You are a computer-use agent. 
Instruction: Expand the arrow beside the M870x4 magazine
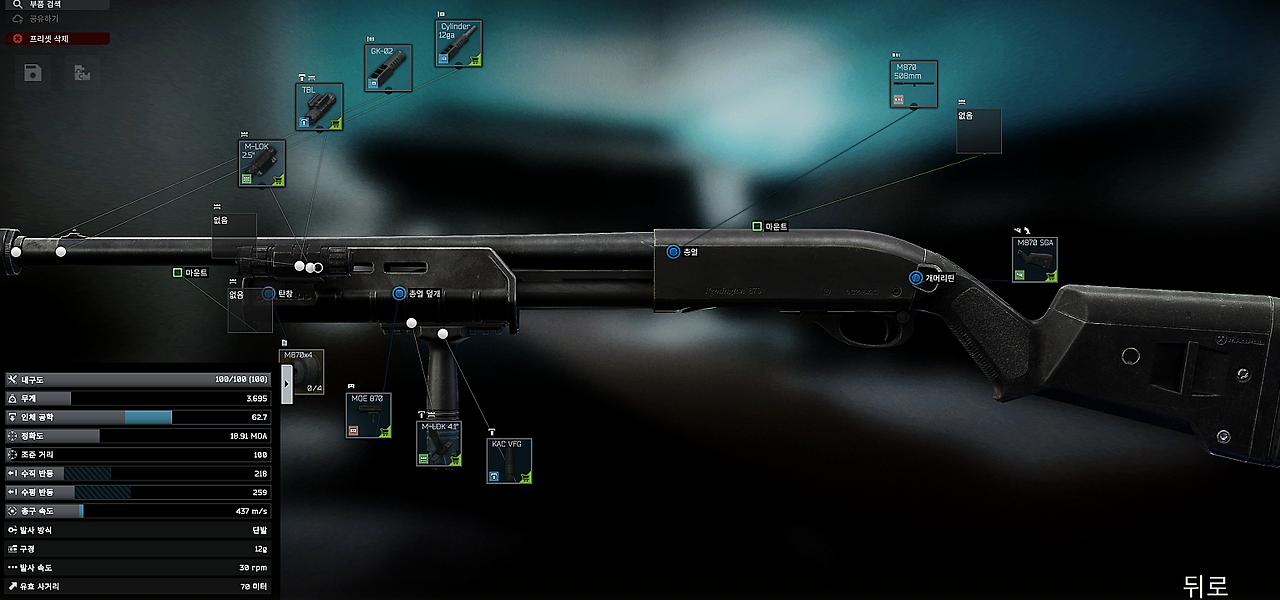pos(287,383)
